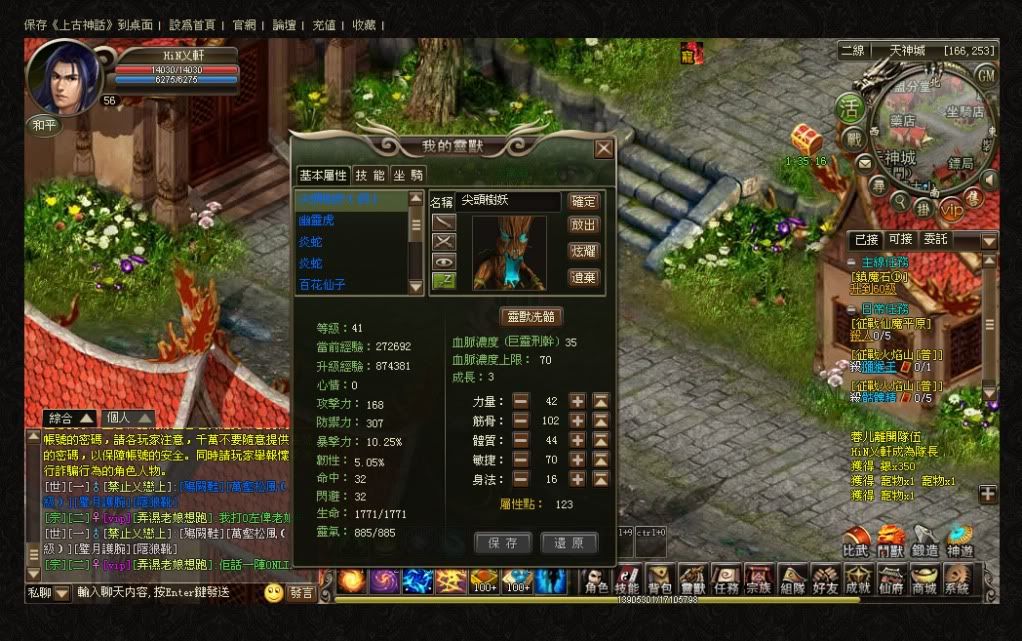
Task: Click the VIP button by the minimap
Action: 950,211
